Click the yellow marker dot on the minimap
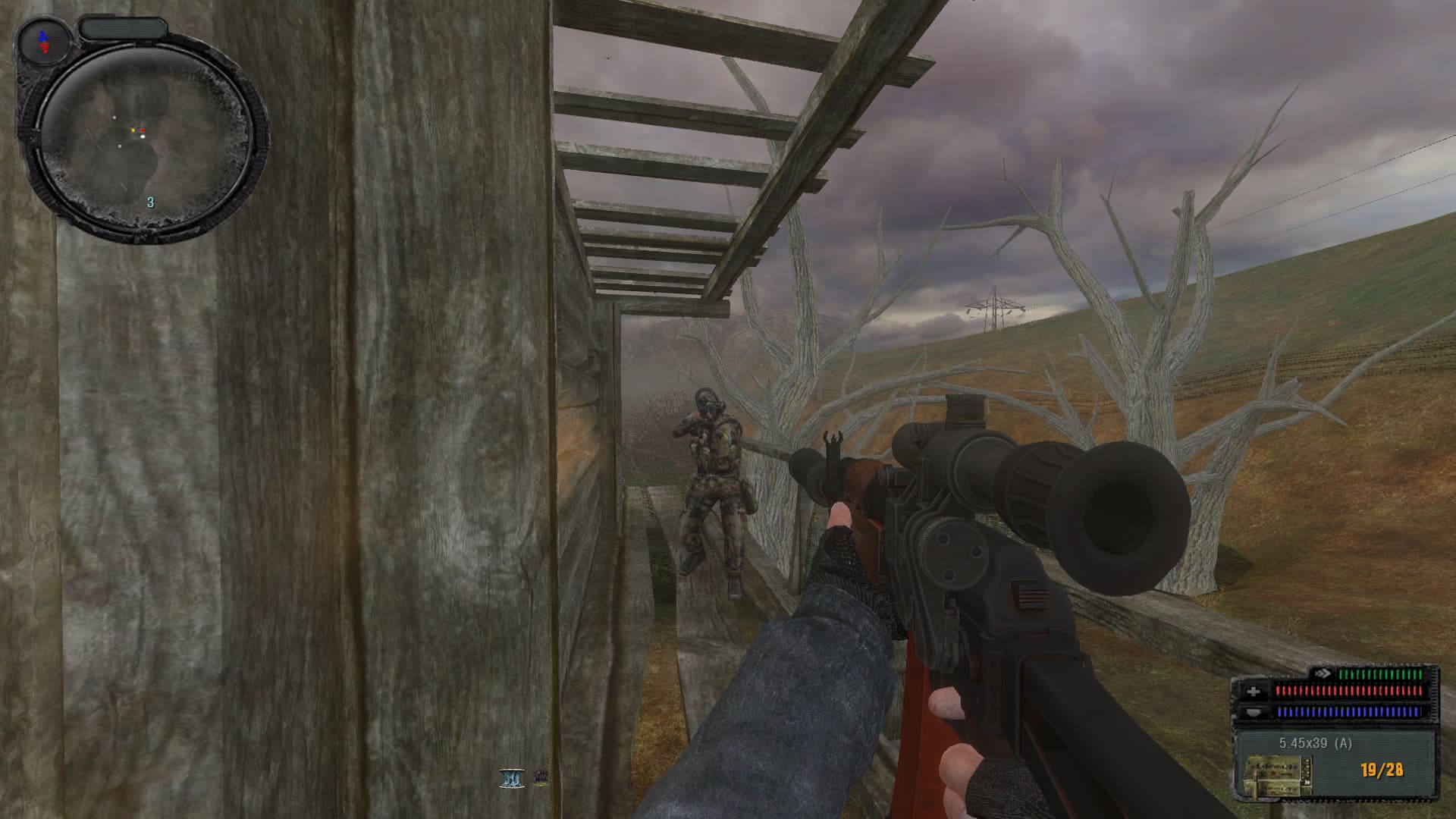The height and width of the screenshot is (819, 1456). pos(134,131)
